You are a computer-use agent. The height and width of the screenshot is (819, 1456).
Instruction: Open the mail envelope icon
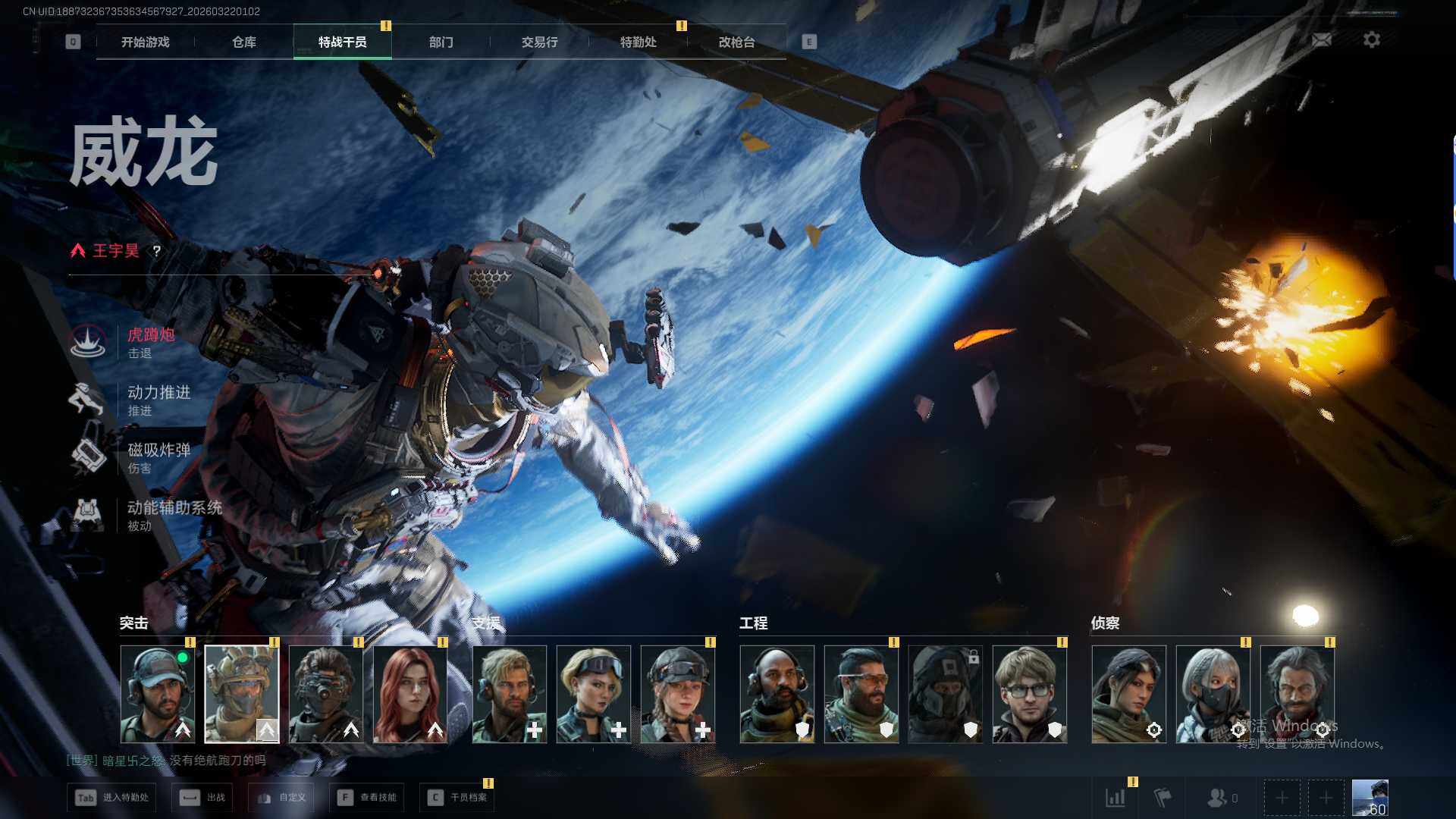1321,40
